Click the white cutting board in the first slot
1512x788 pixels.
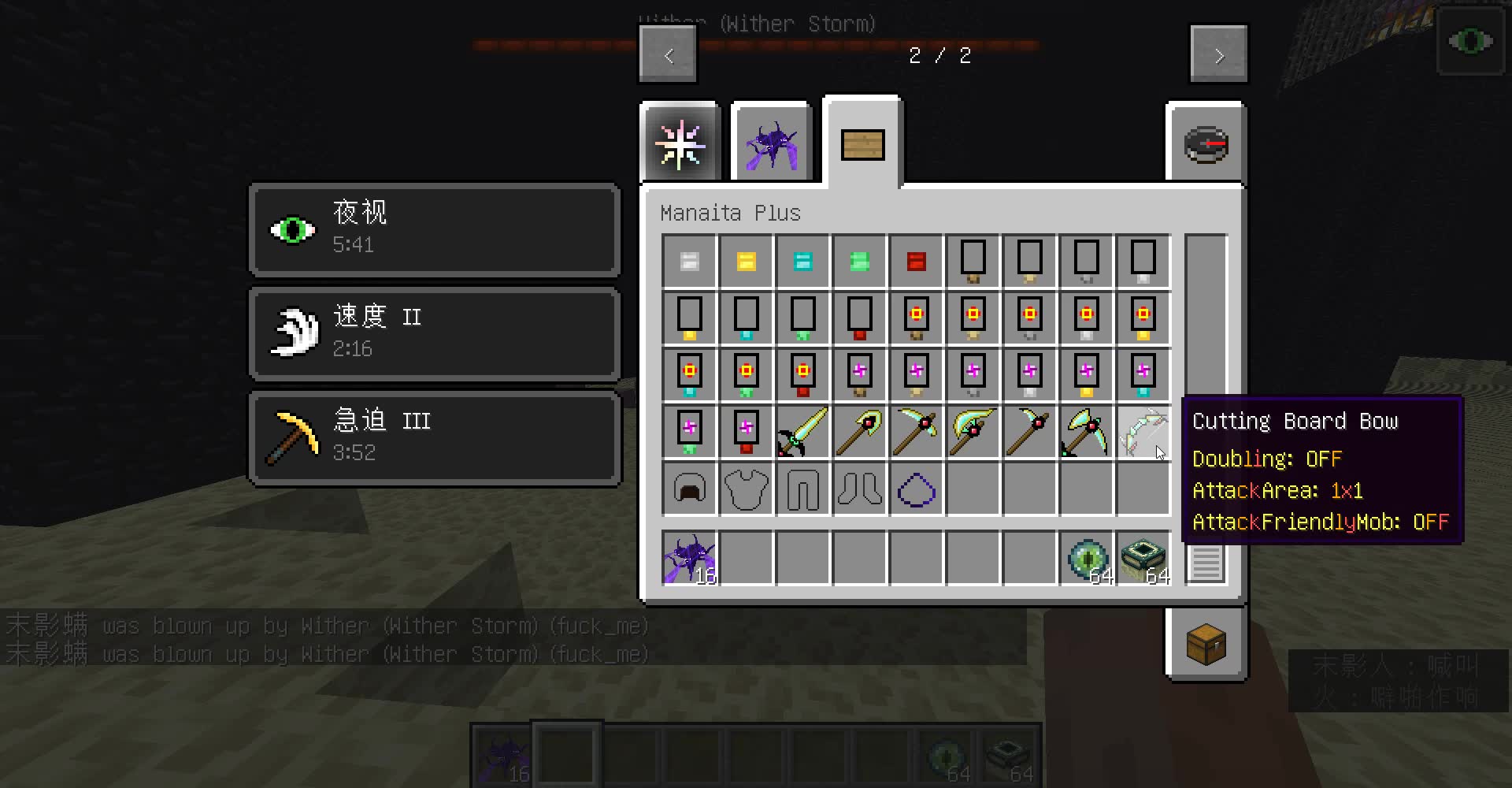tap(689, 261)
